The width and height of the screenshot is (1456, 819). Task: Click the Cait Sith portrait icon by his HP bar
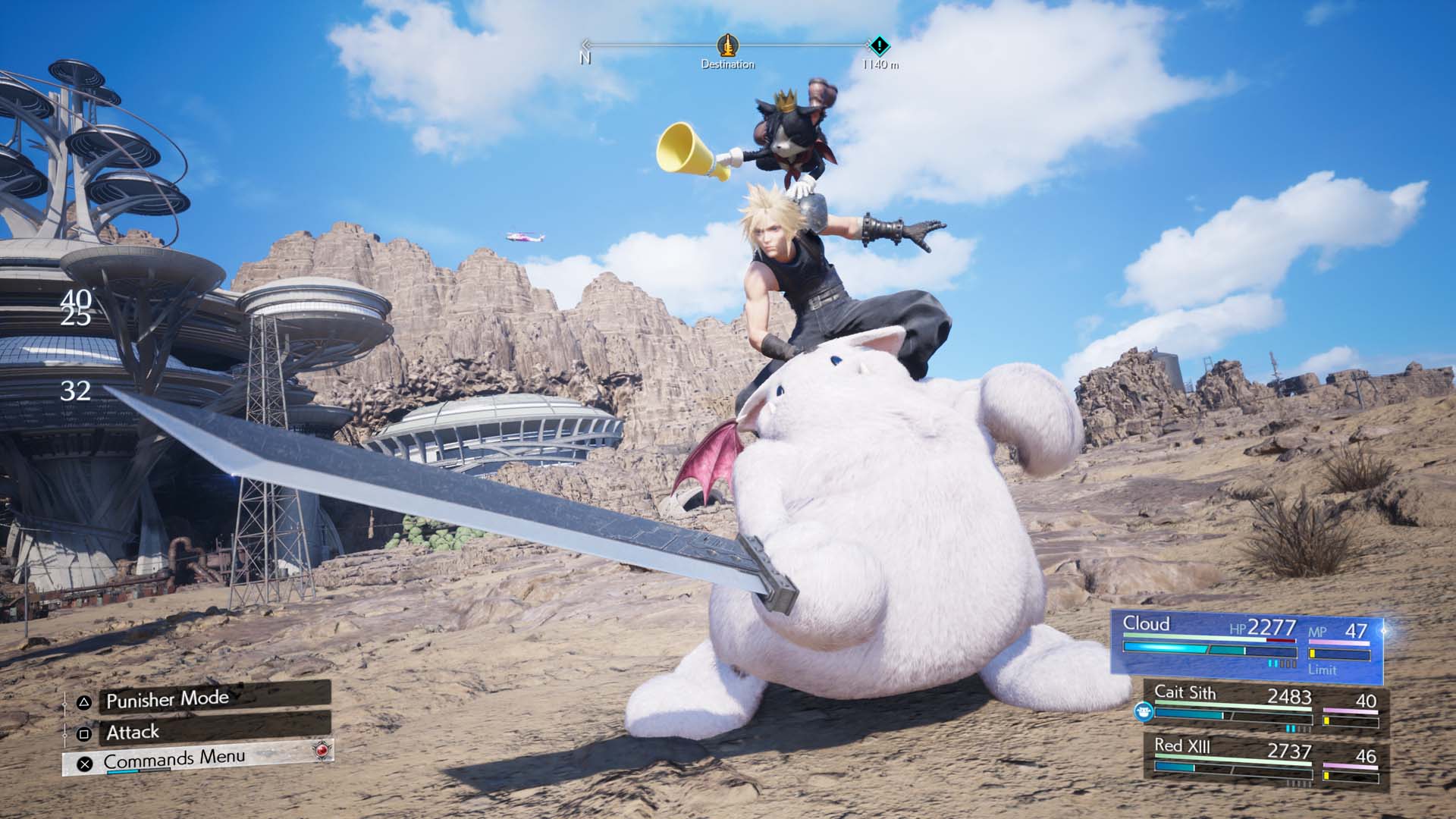pos(1144,711)
